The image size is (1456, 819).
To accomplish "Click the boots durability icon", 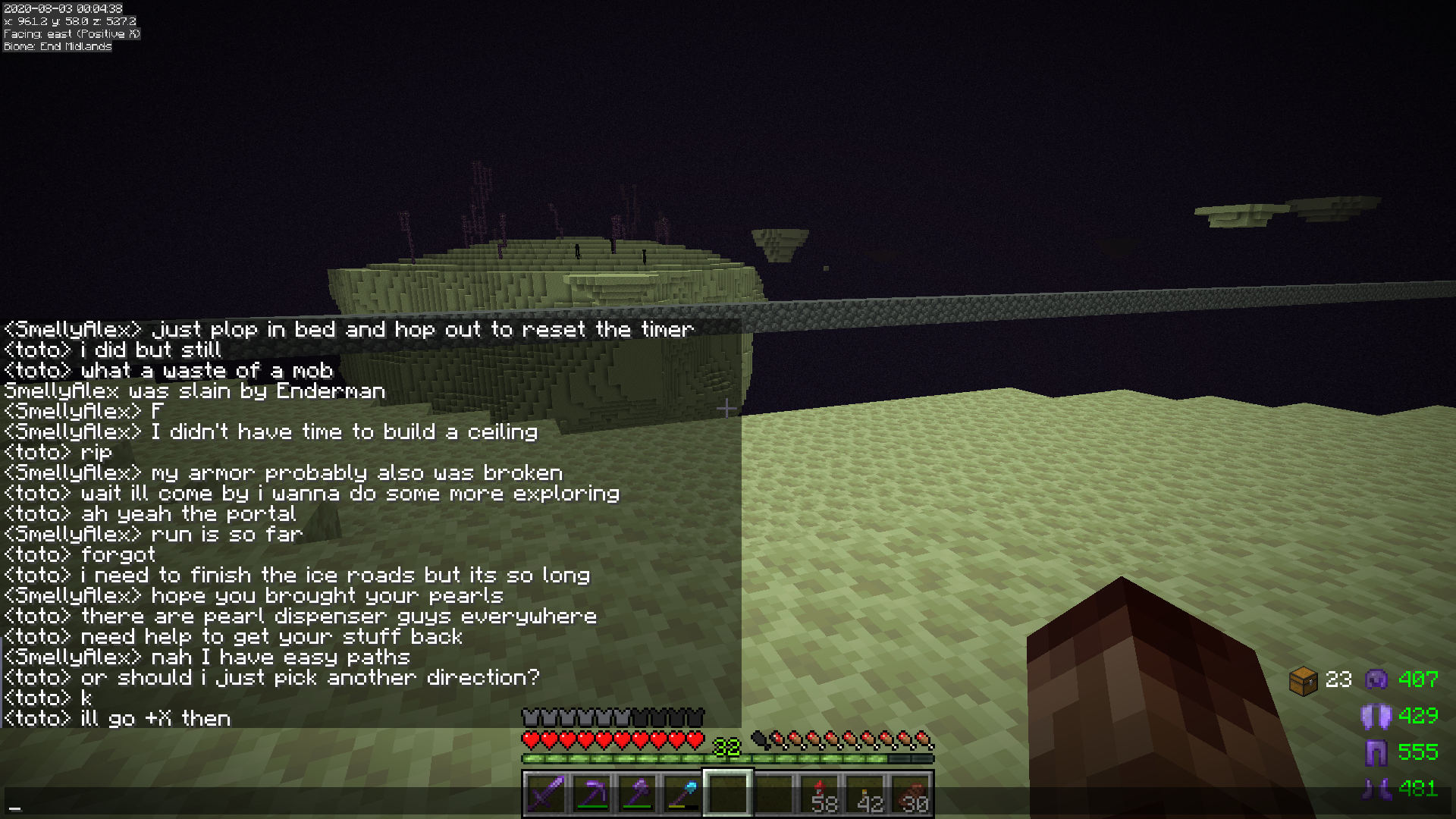I will pos(1376,789).
